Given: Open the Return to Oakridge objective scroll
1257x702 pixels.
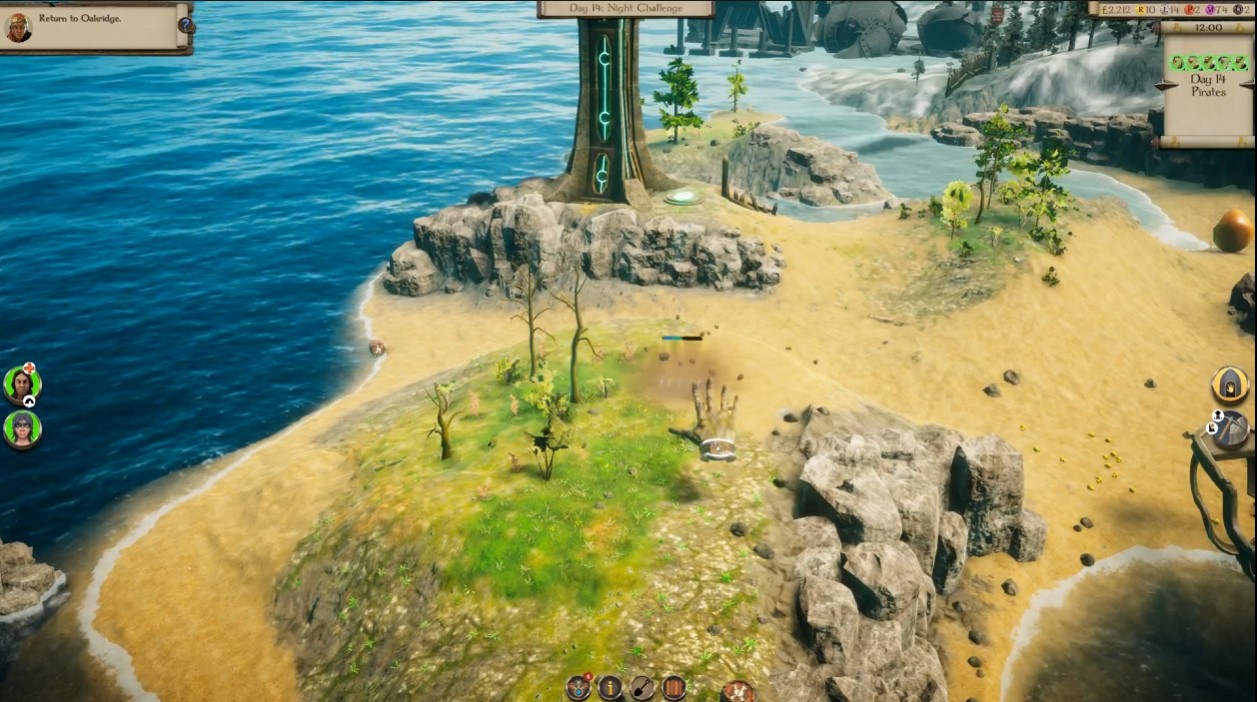Looking at the screenshot, I should click(95, 27).
